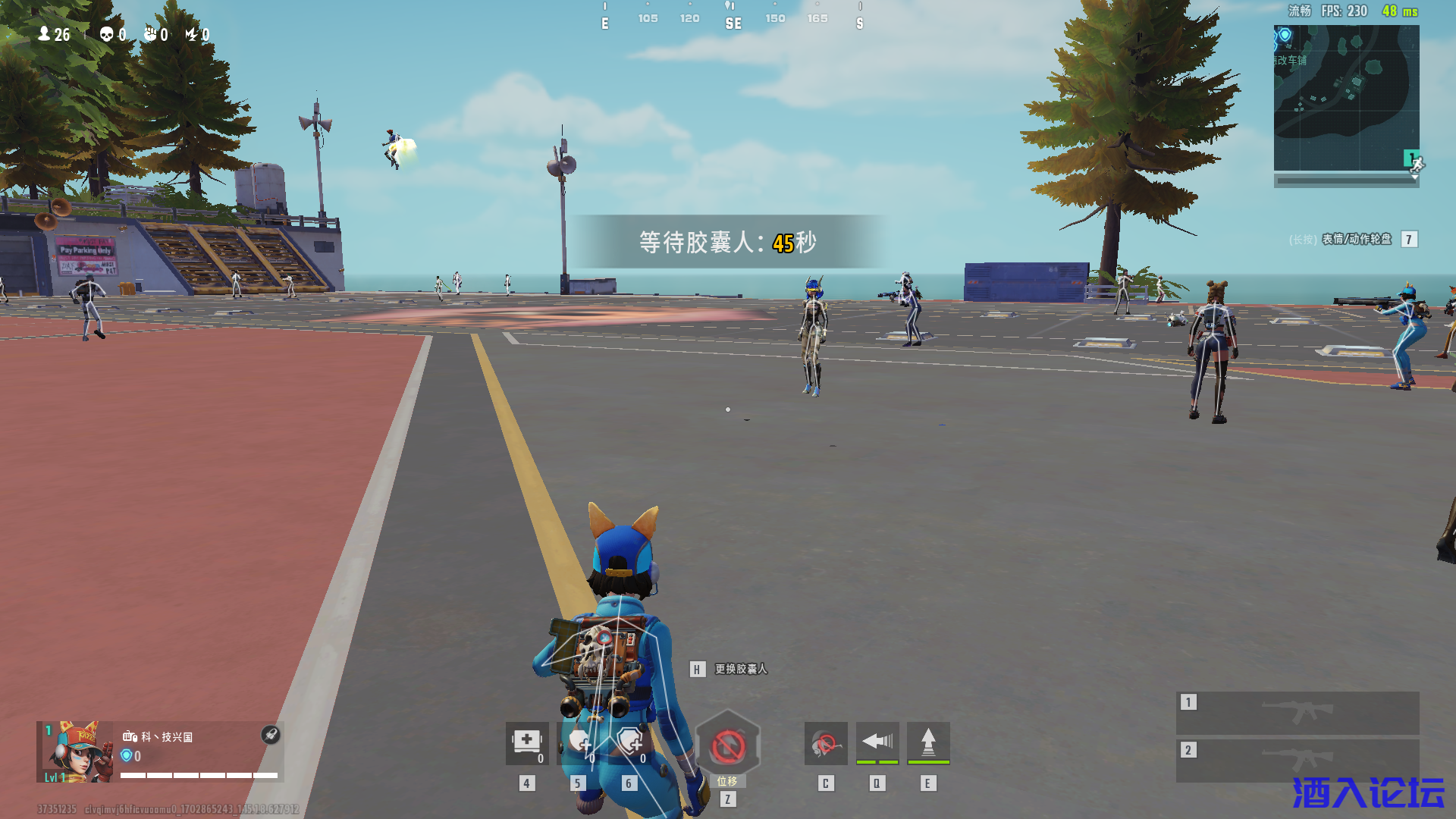The width and height of the screenshot is (1456, 819).
Task: Click the player portrait with pizza cap
Action: tap(76, 752)
